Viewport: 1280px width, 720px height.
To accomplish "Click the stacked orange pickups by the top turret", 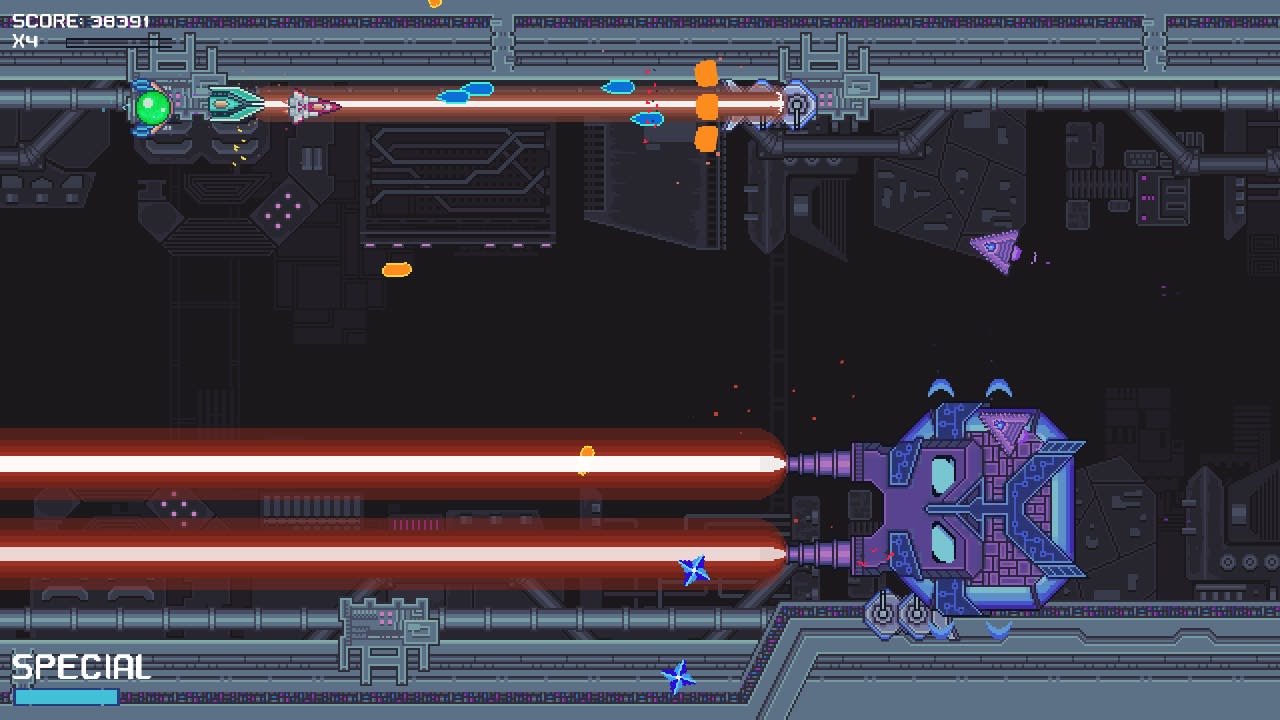I will click(706, 105).
